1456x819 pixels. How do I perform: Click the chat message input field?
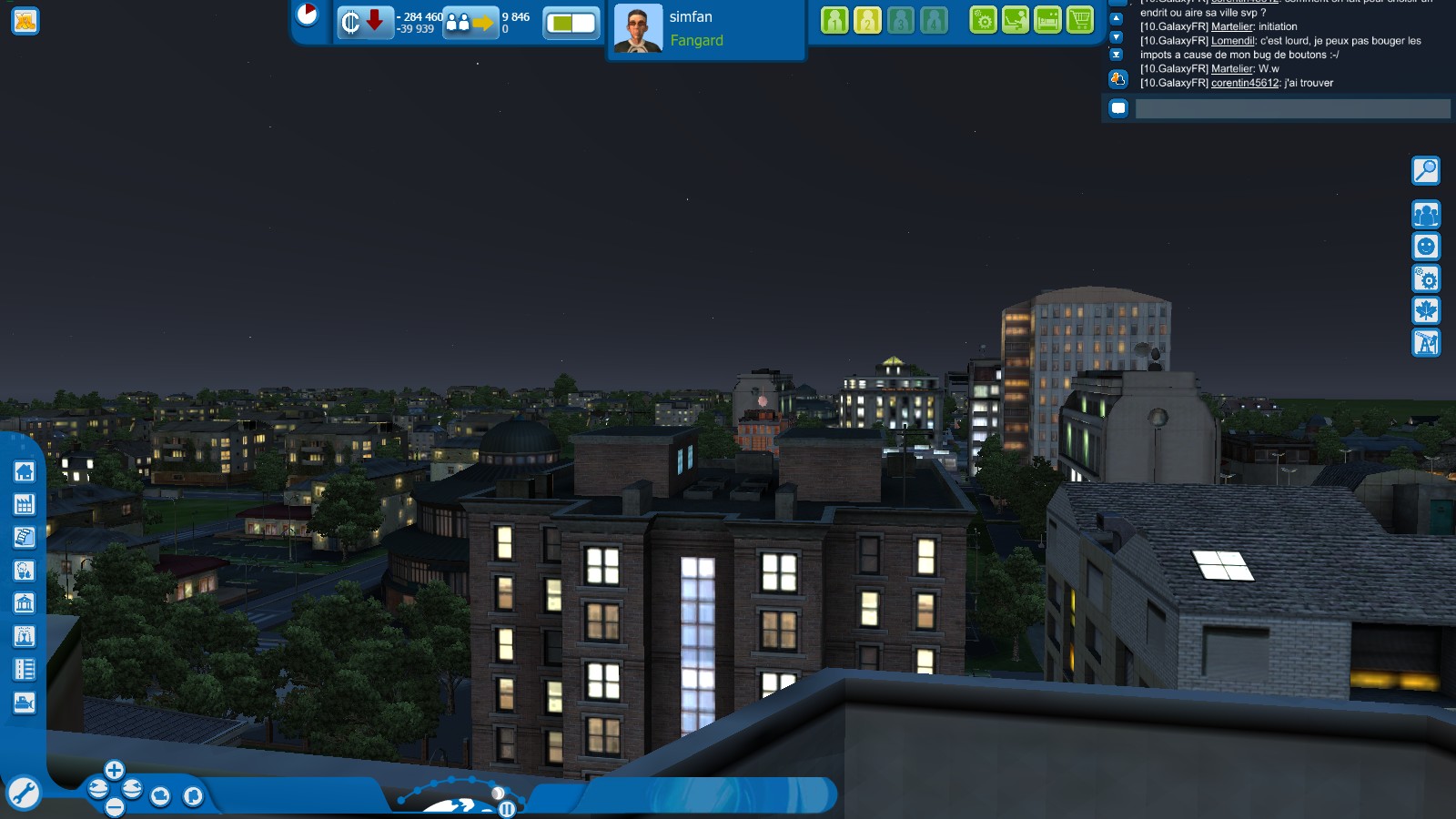[x=1292, y=109]
